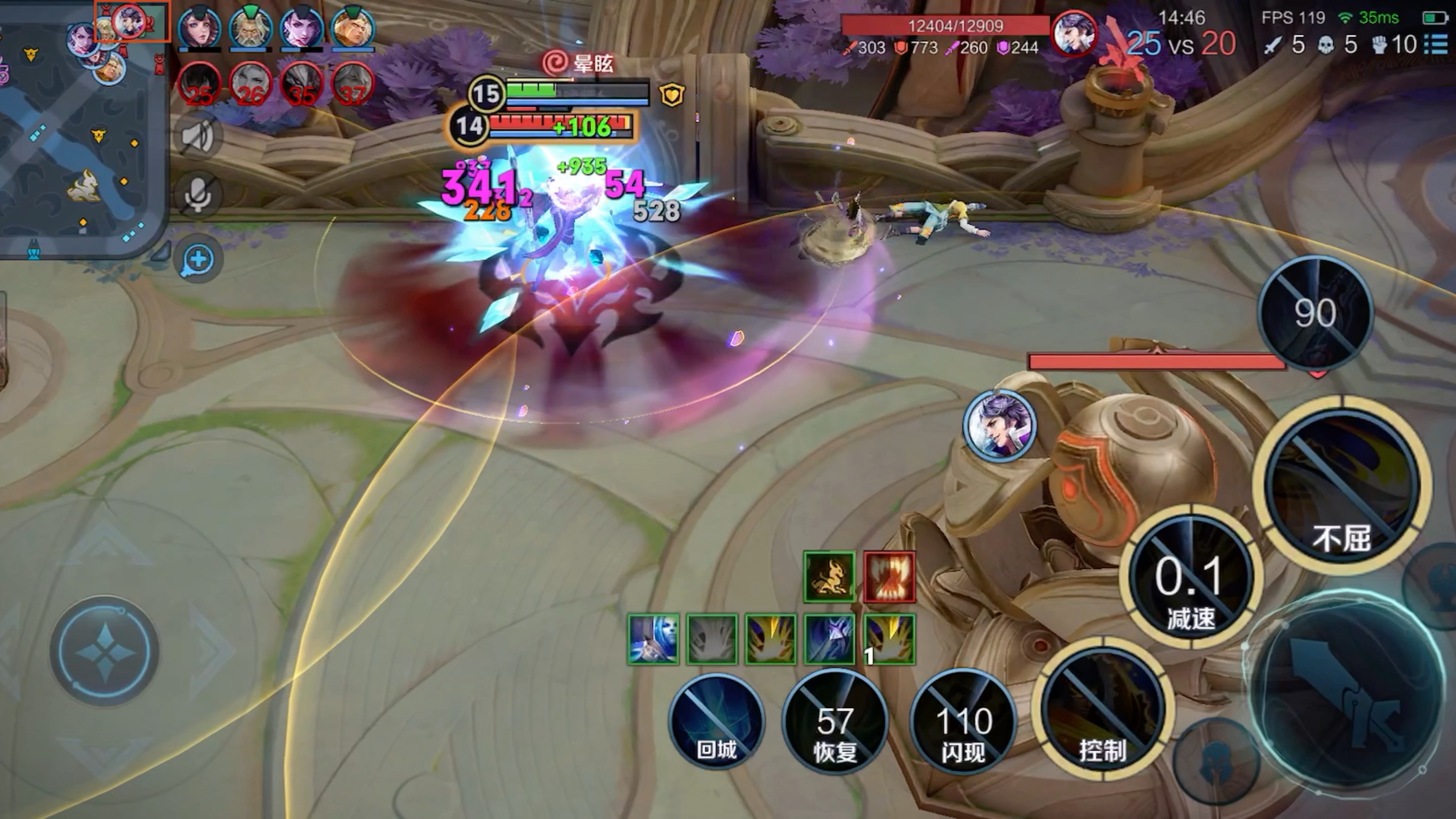Select the skill on 90-second cooldown

point(1315,312)
